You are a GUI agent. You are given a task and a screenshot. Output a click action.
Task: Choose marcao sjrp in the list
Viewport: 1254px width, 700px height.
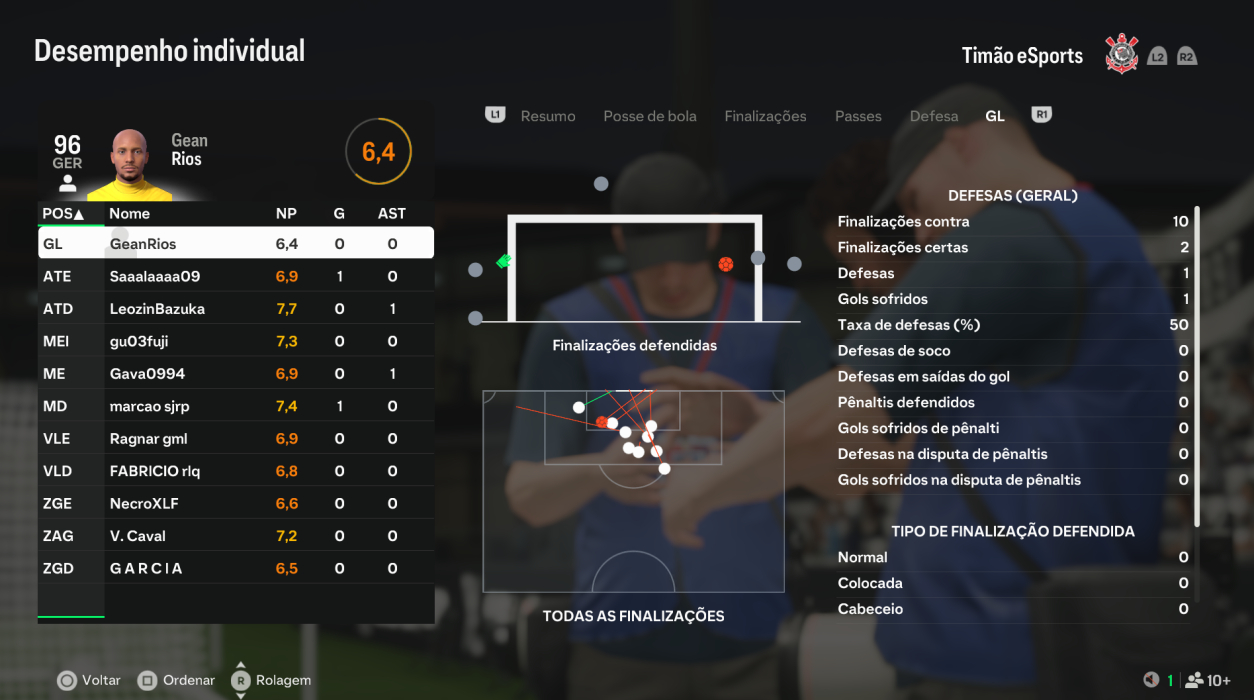coord(236,406)
